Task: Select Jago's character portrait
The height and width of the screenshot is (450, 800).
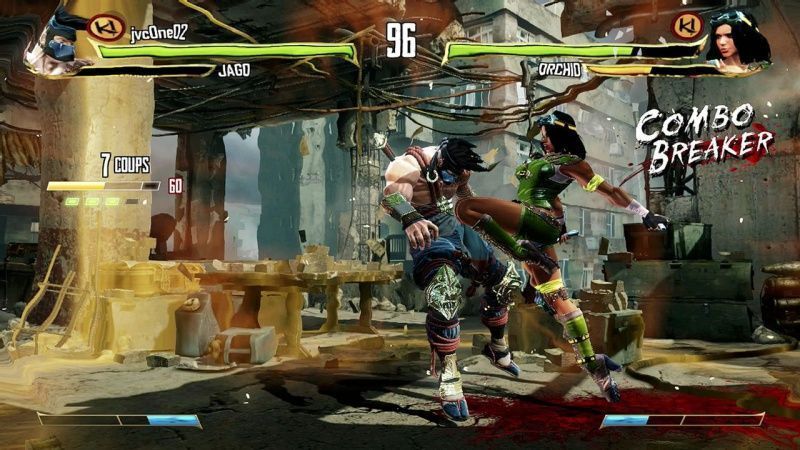Action: (x=57, y=44)
